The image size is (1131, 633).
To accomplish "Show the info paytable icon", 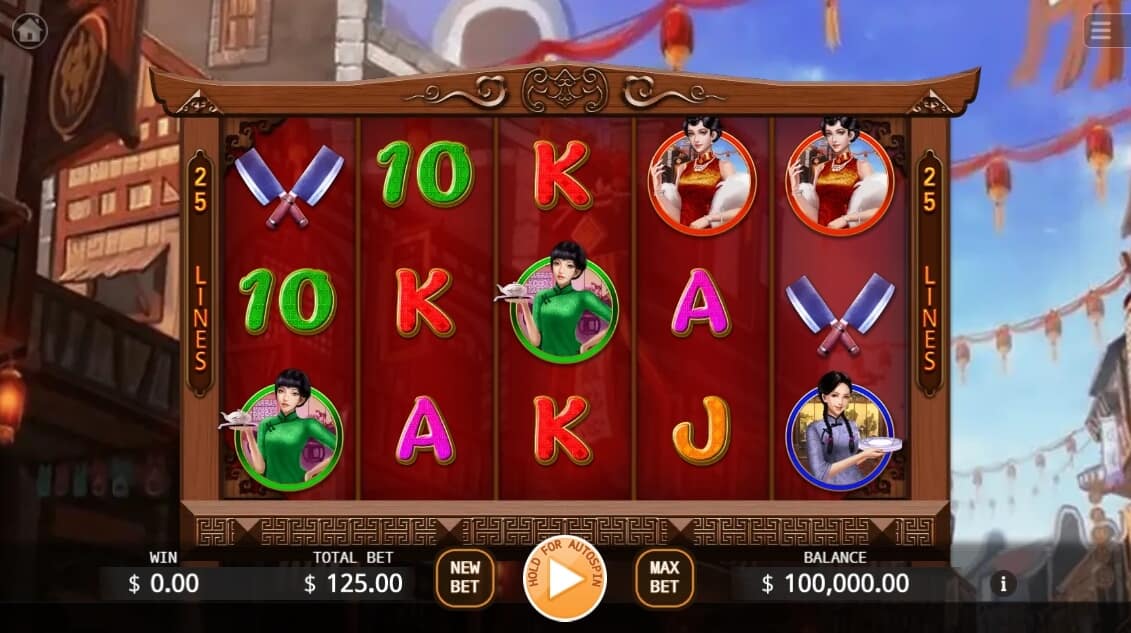I will (x=1002, y=583).
